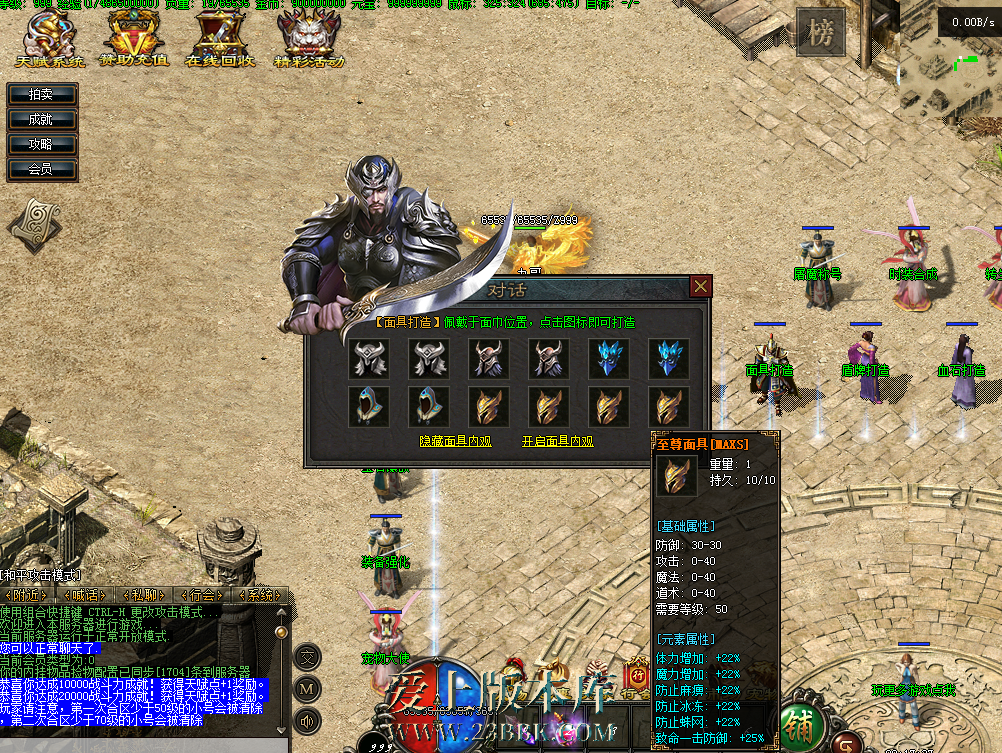Click the 拍卖 auction button
This screenshot has width=1002, height=753.
[x=41, y=94]
